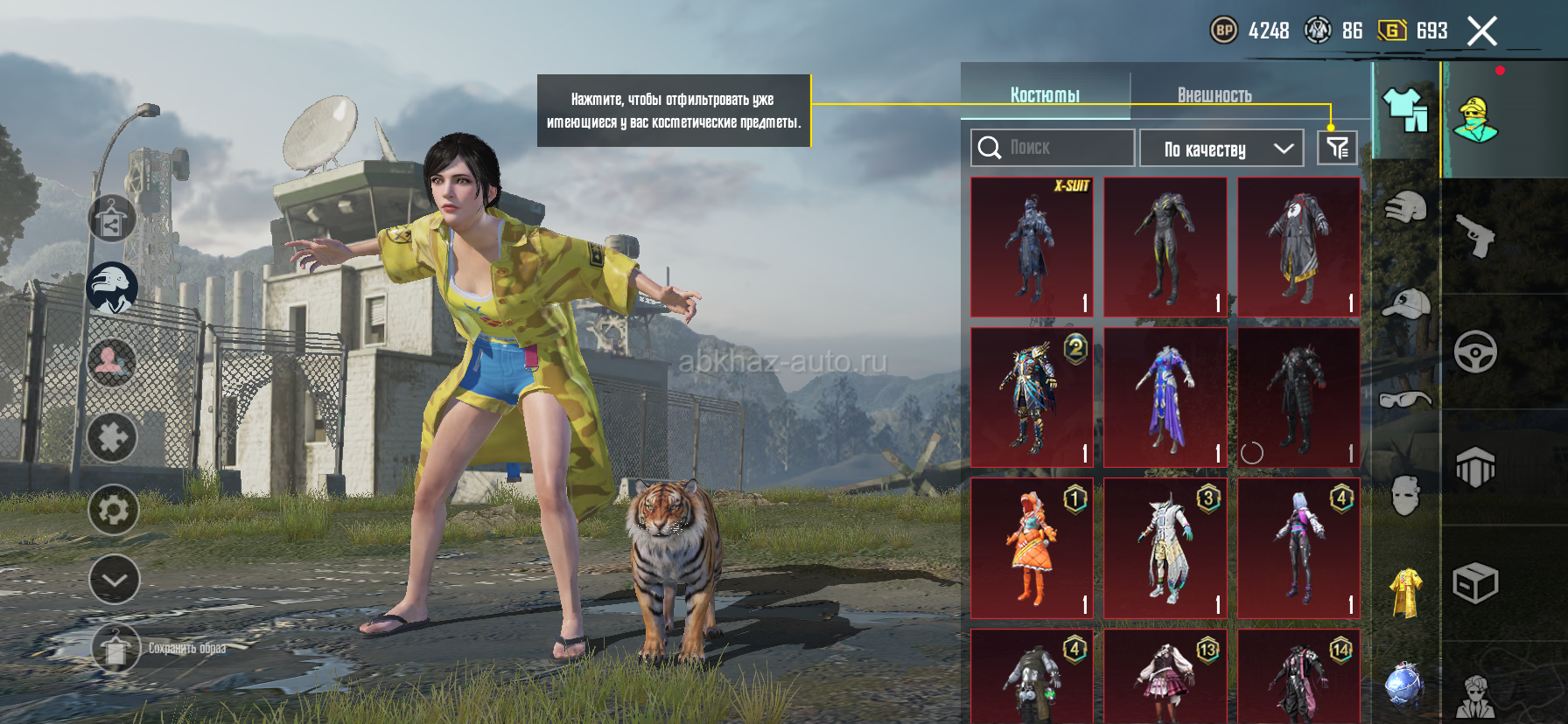
Task: Switch to the Костюмы tab
Action: pos(1045,94)
